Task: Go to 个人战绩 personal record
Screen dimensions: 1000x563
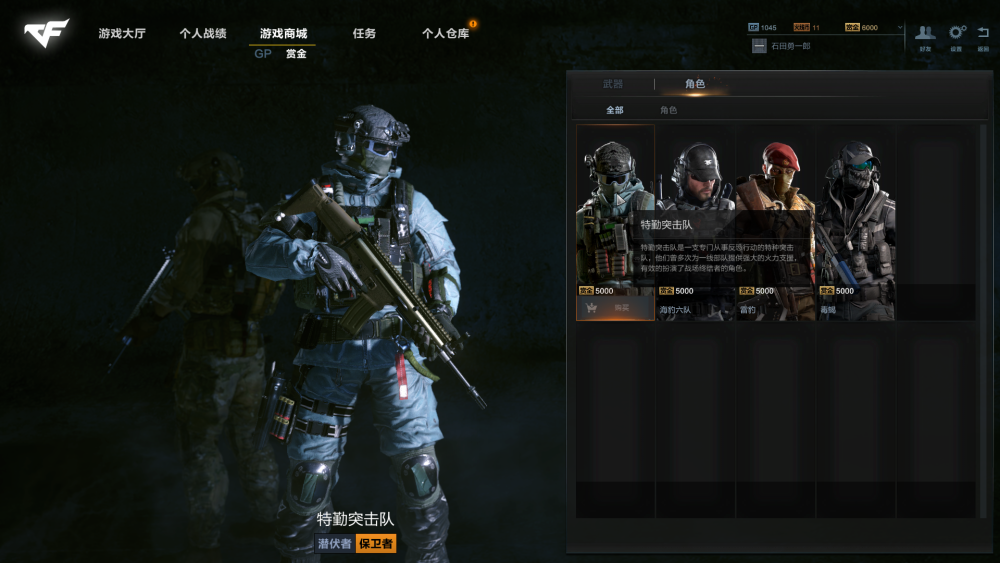Action: [x=203, y=34]
